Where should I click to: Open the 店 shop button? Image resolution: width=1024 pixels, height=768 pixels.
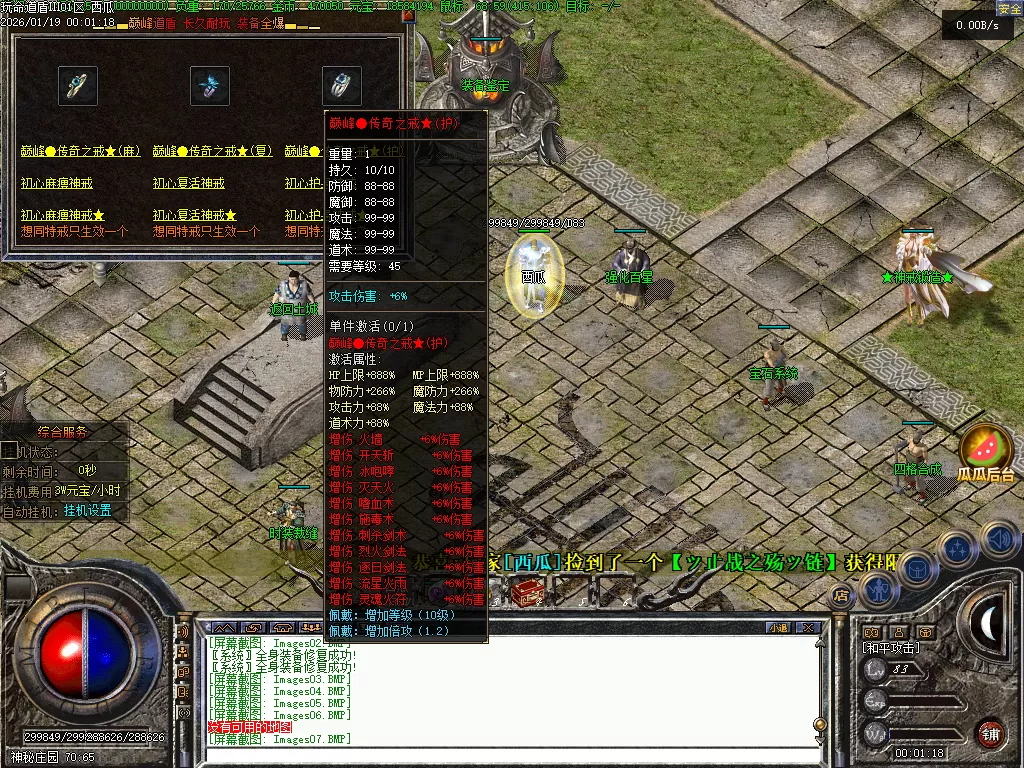(x=841, y=596)
